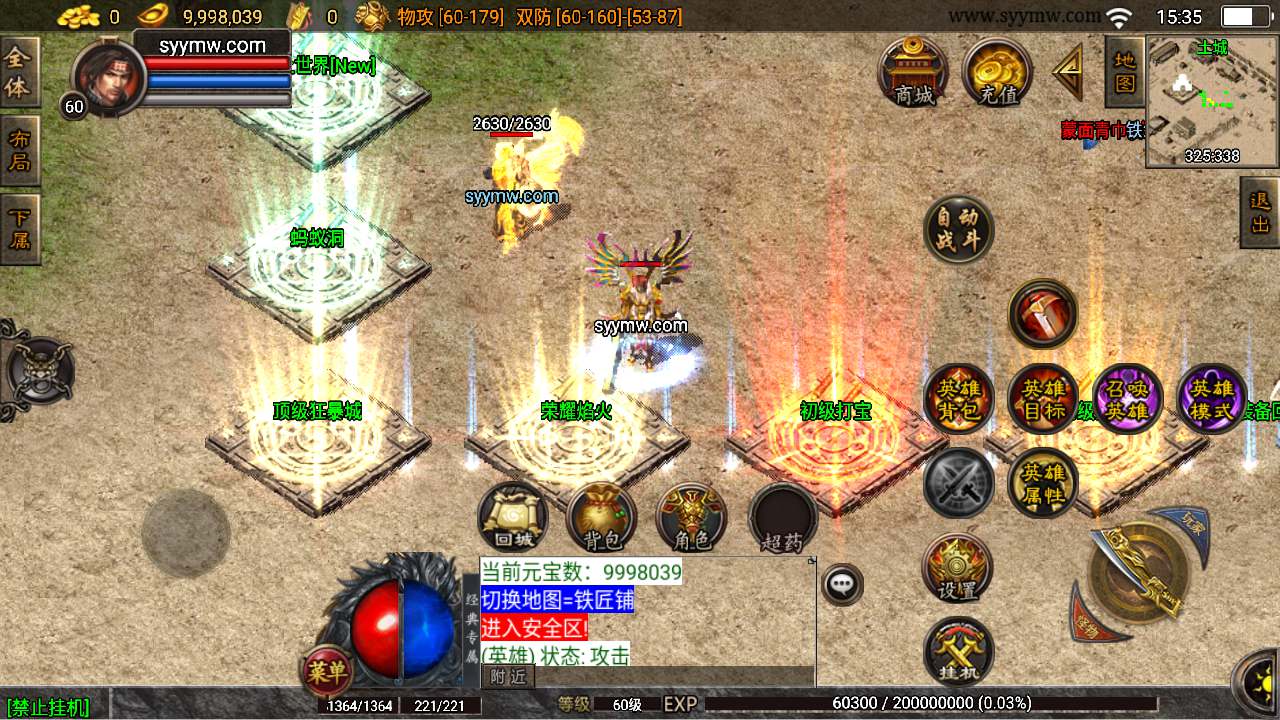
Task: Open the 商城 shop
Action: (913, 71)
